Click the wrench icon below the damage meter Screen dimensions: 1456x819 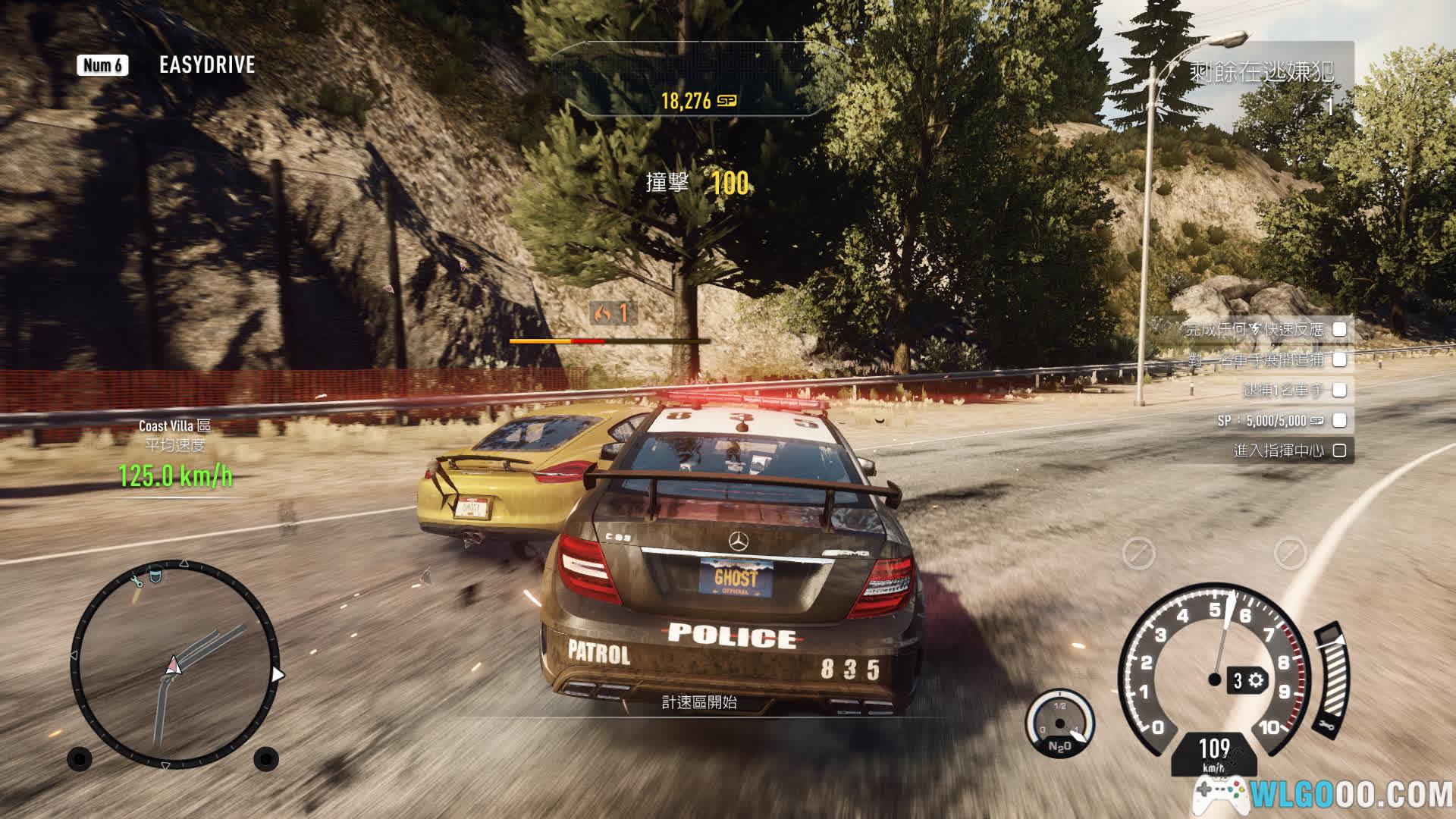pyautogui.click(x=1328, y=726)
